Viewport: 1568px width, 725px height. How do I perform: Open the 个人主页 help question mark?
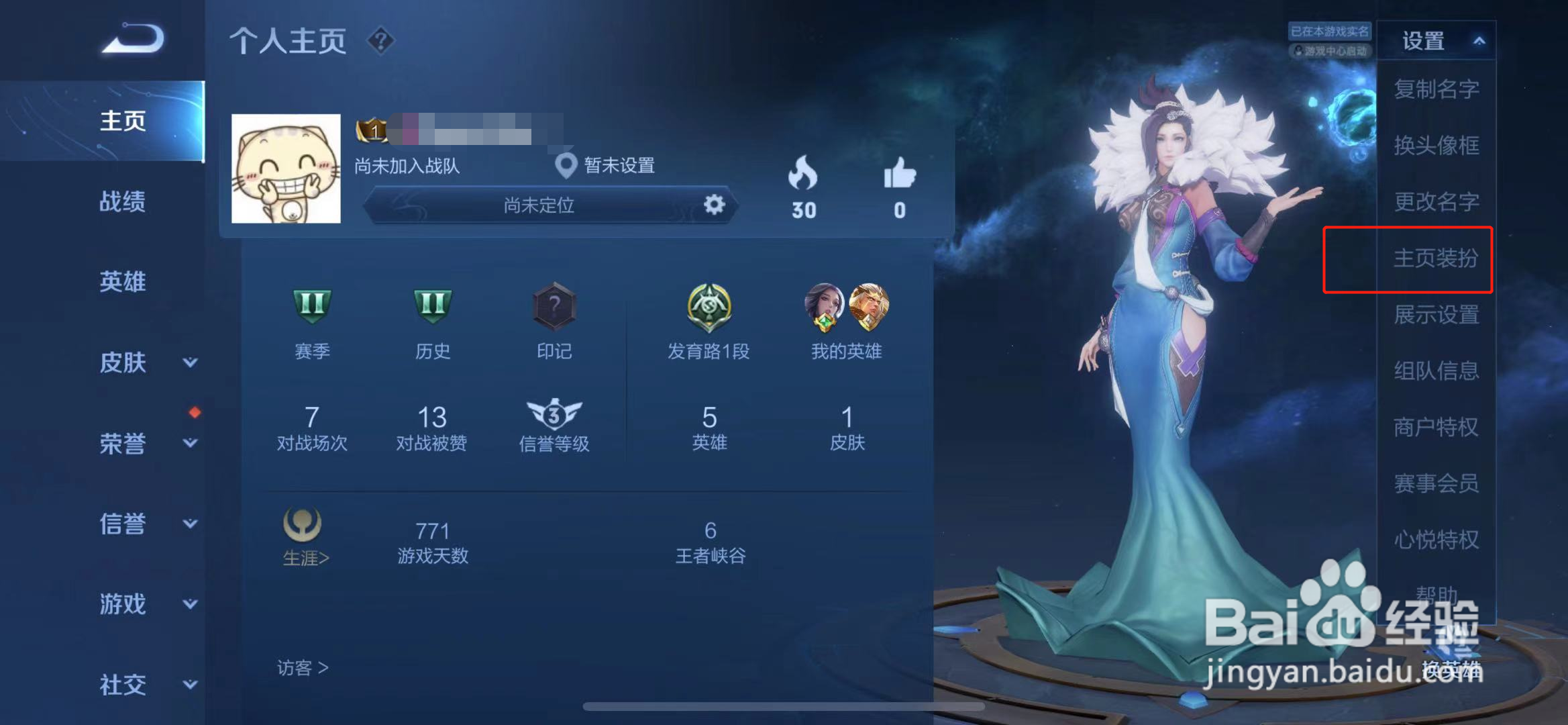coord(380,42)
